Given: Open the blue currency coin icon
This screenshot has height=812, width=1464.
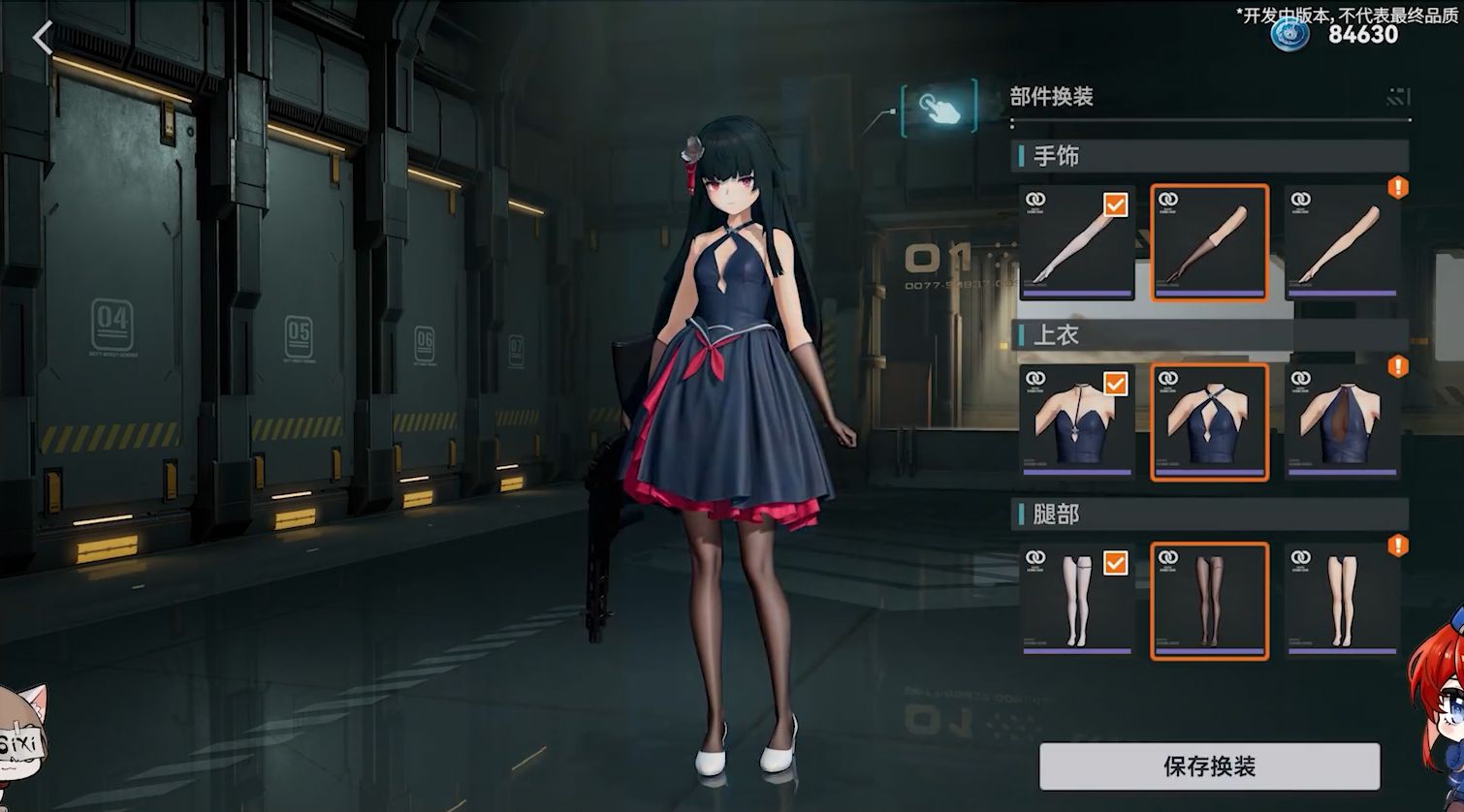Looking at the screenshot, I should 1290,34.
